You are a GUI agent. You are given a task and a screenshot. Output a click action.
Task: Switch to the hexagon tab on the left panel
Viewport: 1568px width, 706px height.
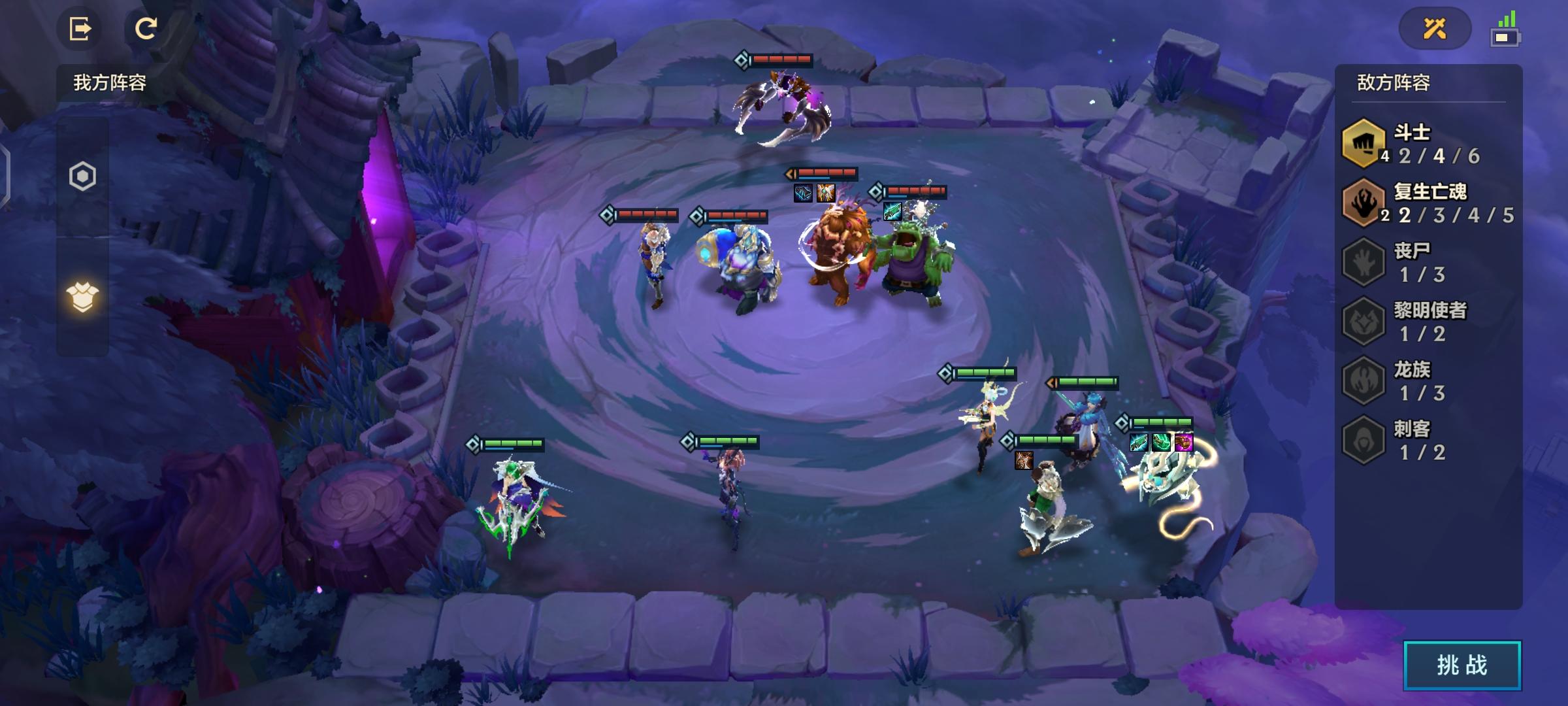83,176
